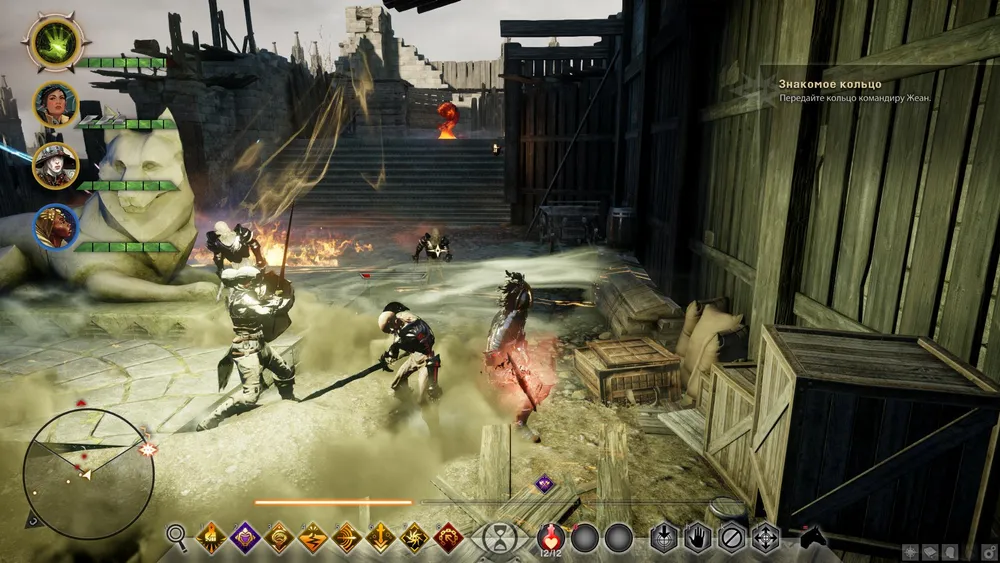The width and height of the screenshot is (1000, 563).
Task: Use the purple diamond ability
Action: [x=245, y=537]
